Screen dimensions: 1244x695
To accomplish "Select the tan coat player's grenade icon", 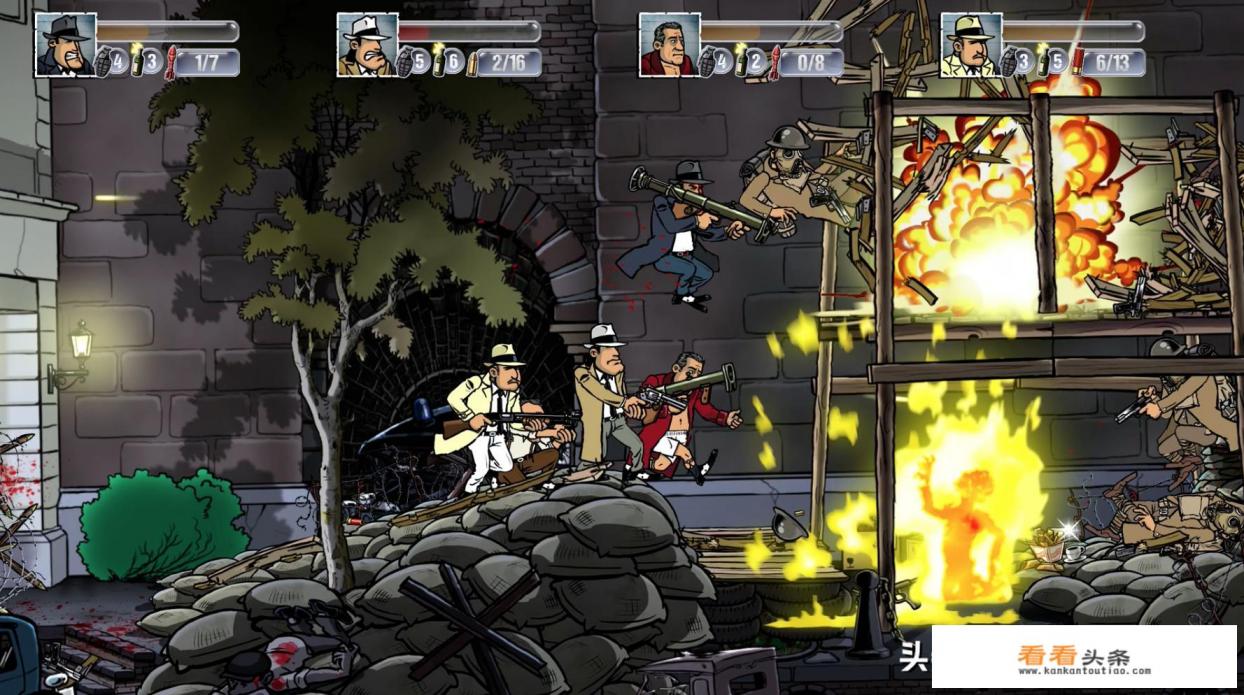I will point(406,62).
